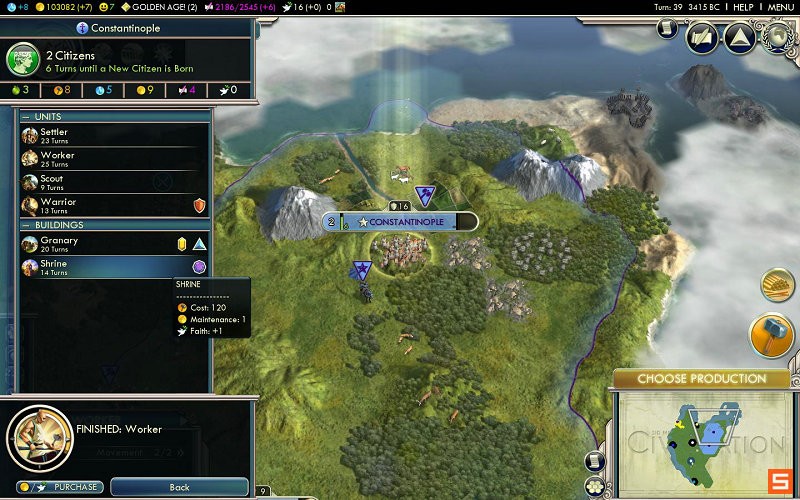Open the social policies triangle icon

coord(739,38)
